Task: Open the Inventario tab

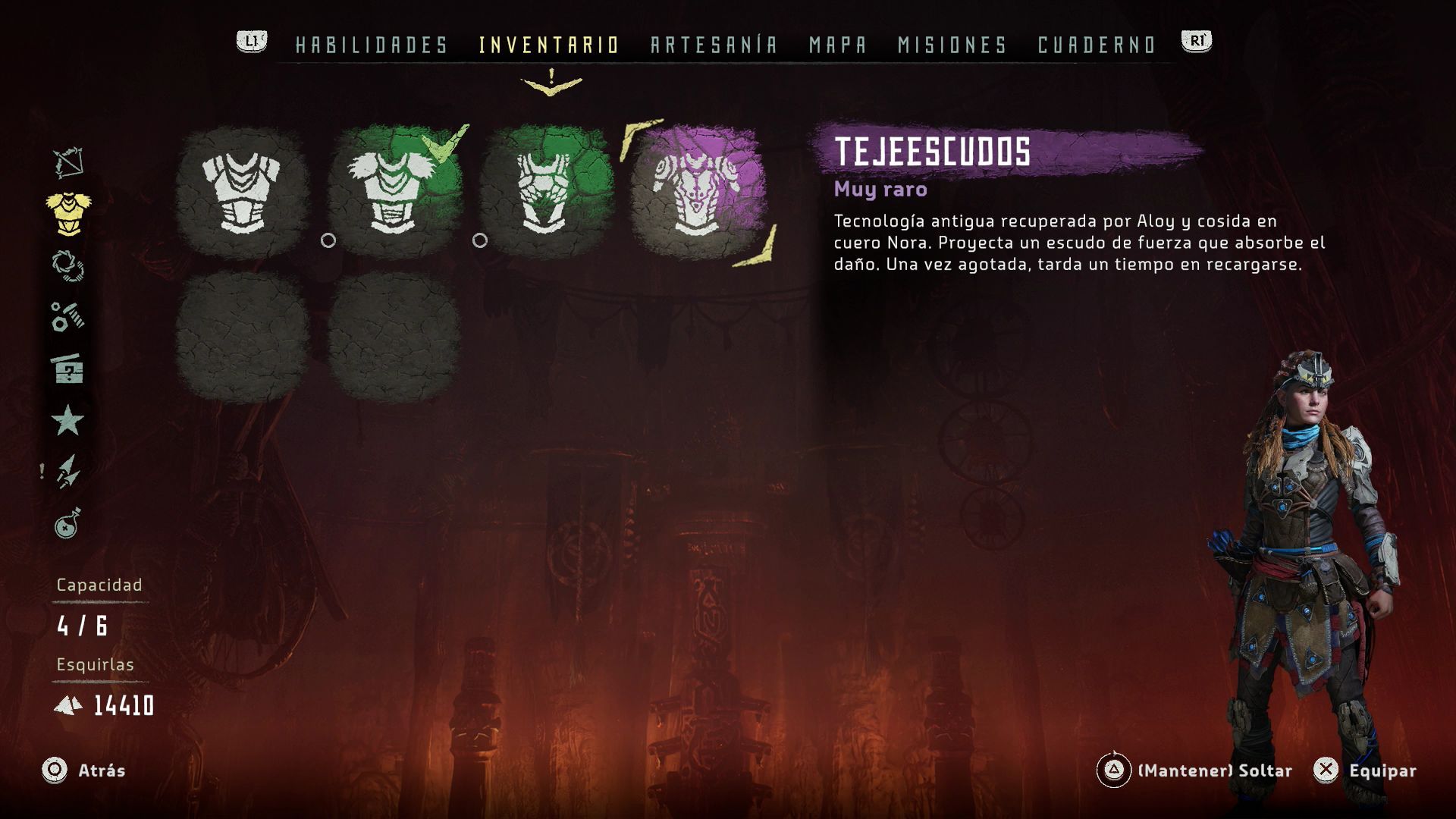Action: coord(549,45)
